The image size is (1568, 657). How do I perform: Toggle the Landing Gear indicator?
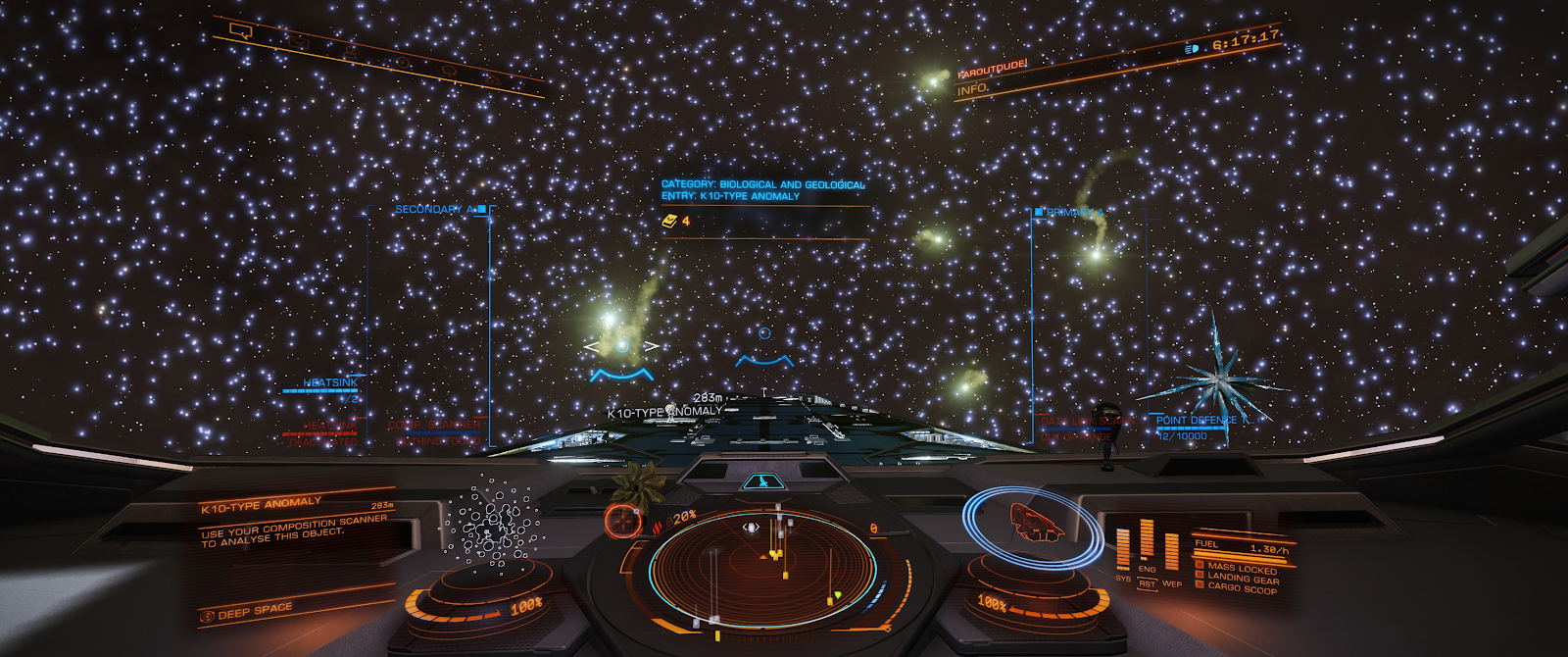click(x=1241, y=578)
